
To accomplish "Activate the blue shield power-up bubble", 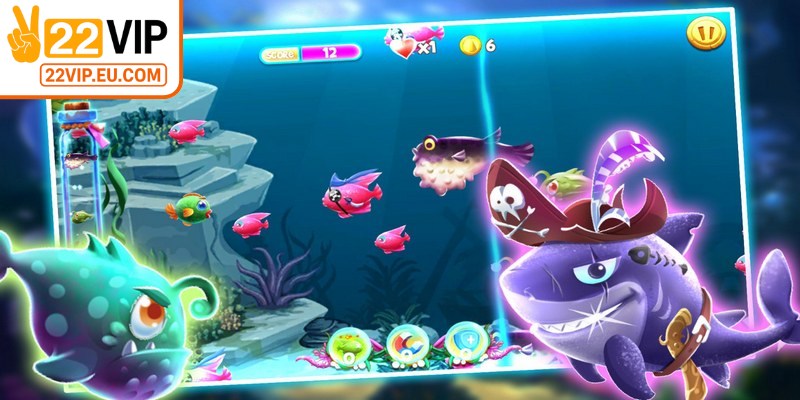I will pos(463,341).
